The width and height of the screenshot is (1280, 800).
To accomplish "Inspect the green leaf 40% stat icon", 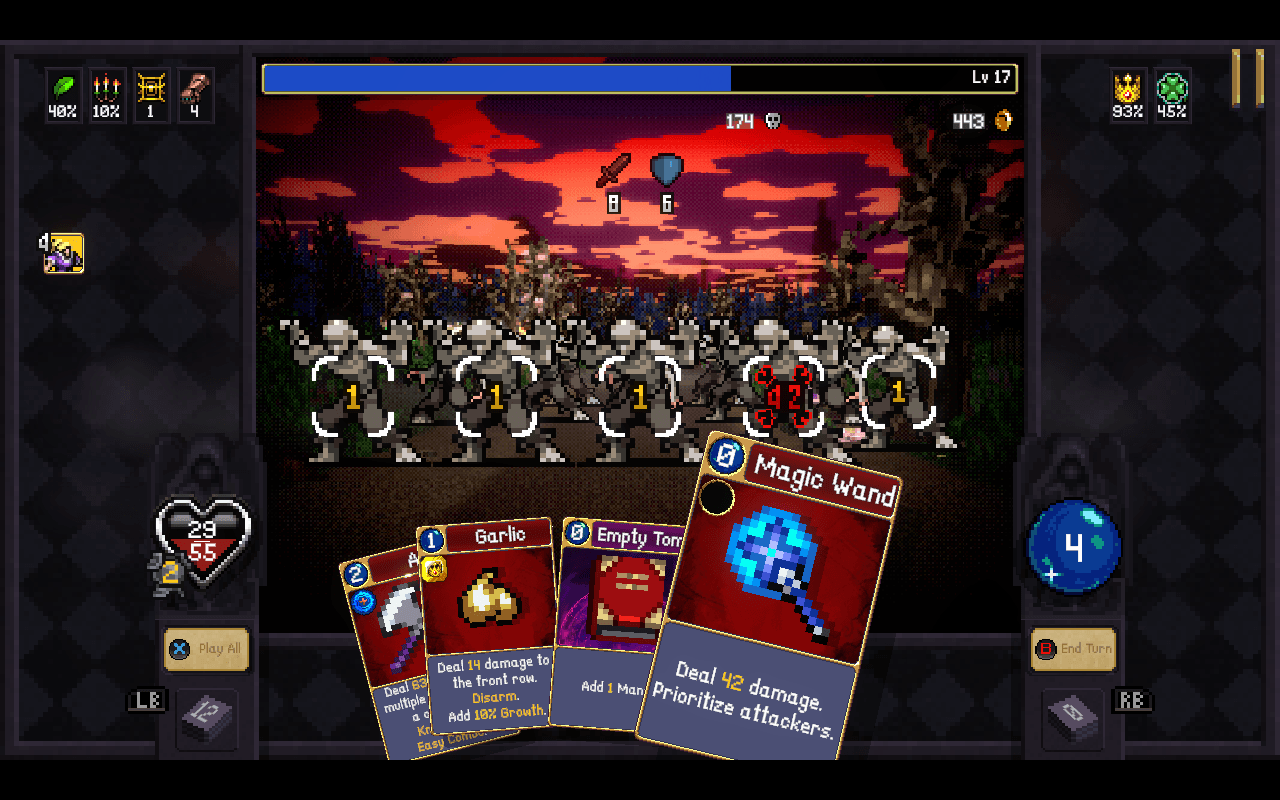I will click(63, 94).
